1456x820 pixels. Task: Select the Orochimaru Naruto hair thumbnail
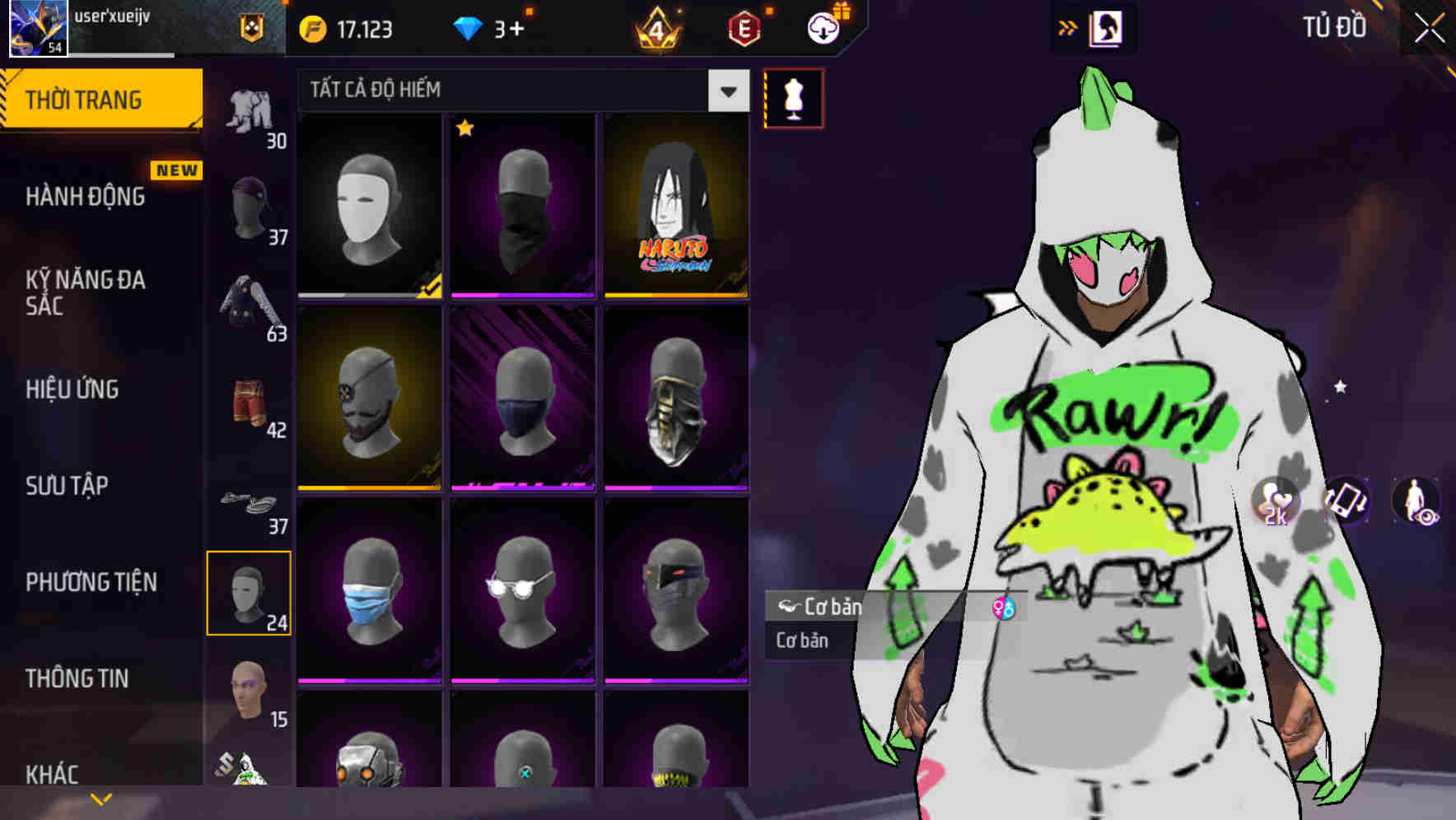coord(676,205)
